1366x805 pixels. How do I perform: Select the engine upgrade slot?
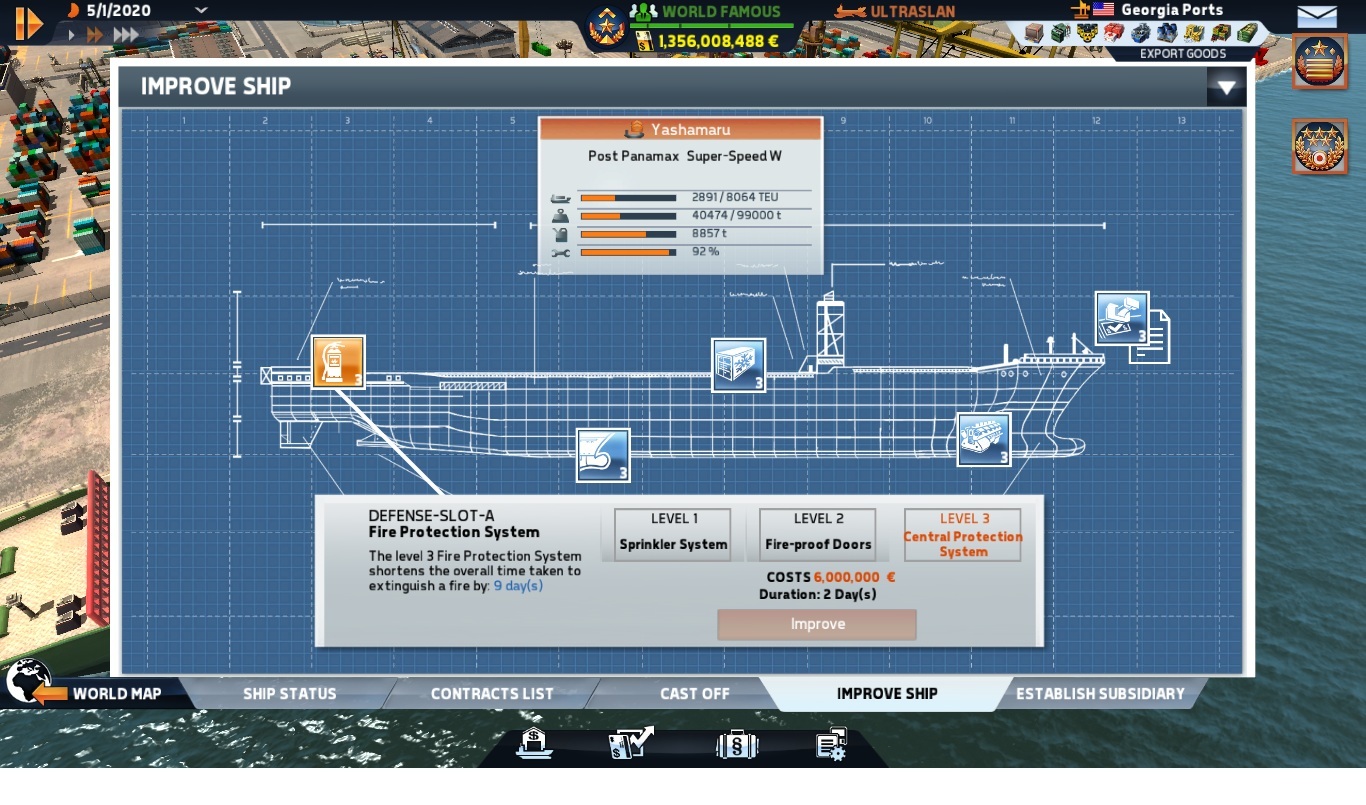click(984, 439)
